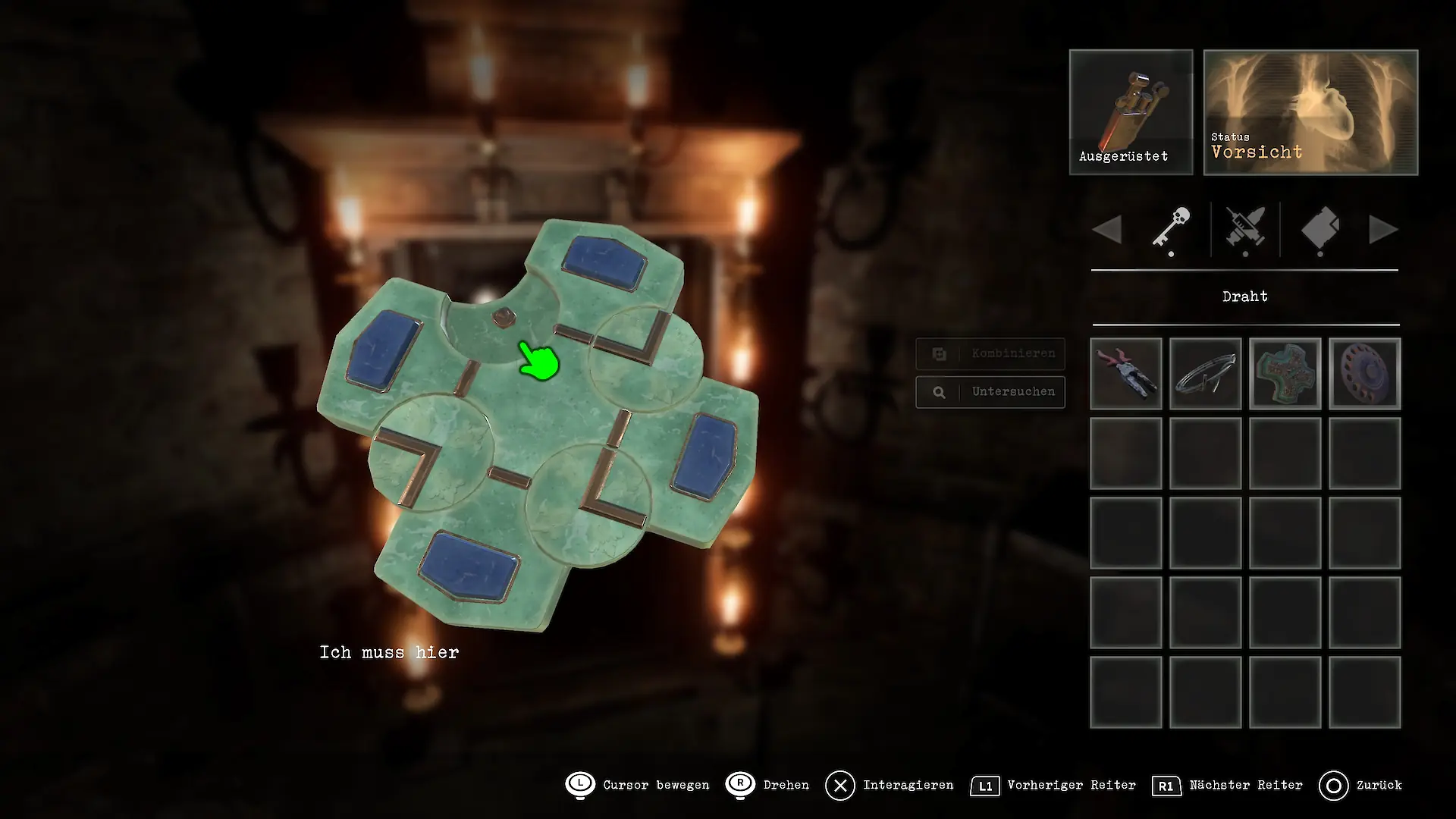1456x819 pixels.
Task: Go to next tab with right arrow
Action: click(1383, 229)
